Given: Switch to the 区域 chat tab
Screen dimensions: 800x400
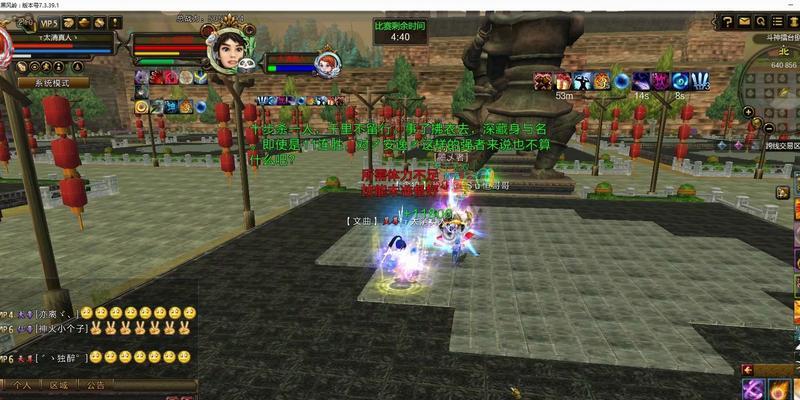Looking at the screenshot, I should pos(59,384).
